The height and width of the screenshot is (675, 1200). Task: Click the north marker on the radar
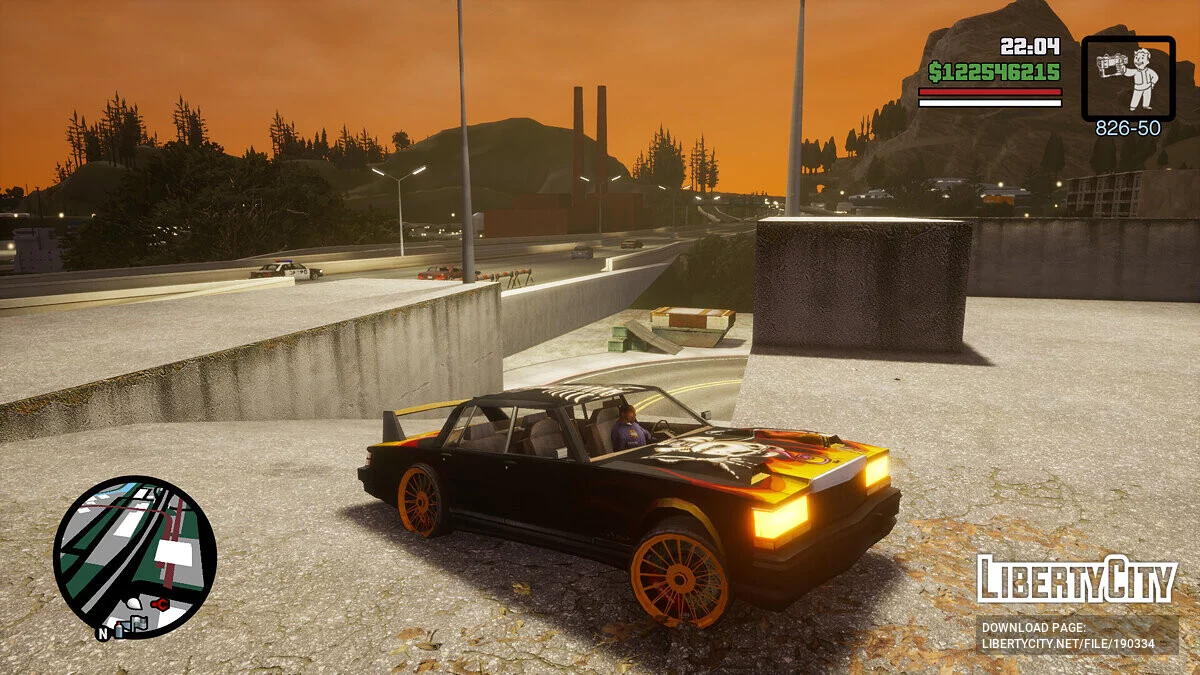tap(102, 633)
